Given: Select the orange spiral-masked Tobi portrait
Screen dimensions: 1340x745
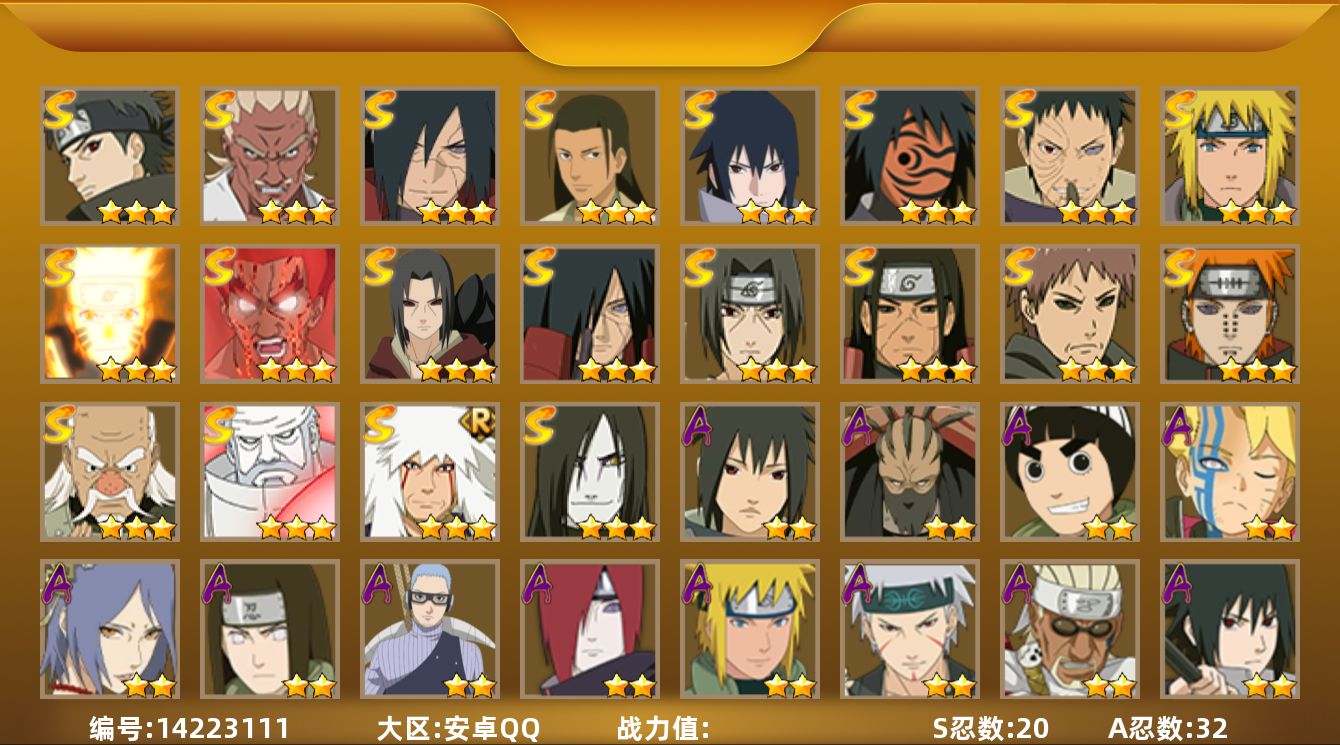Looking at the screenshot, I should pyautogui.click(x=909, y=156).
